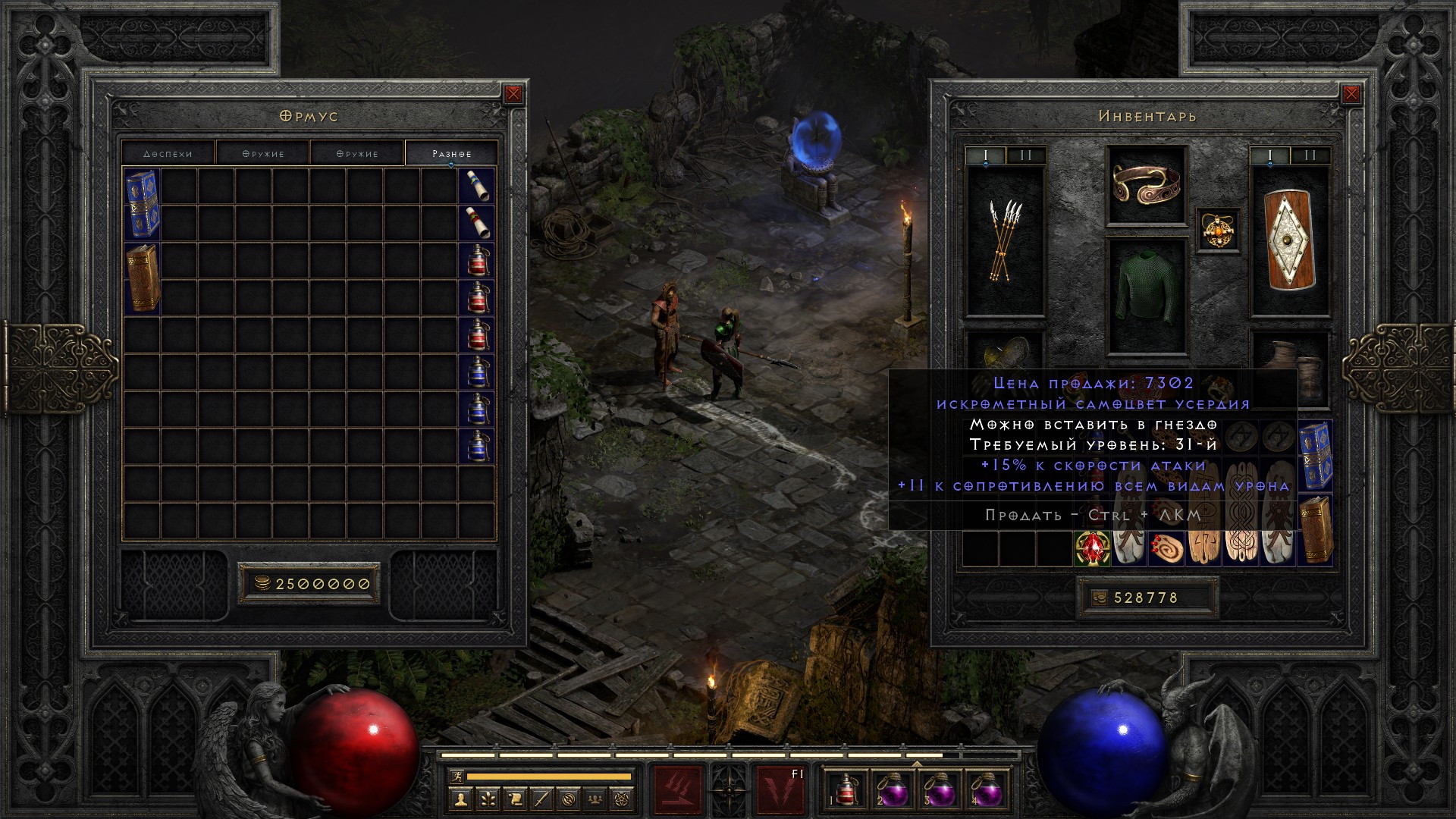Open the F1 lightning right-click skill
The height and width of the screenshot is (819, 1456).
780,789
